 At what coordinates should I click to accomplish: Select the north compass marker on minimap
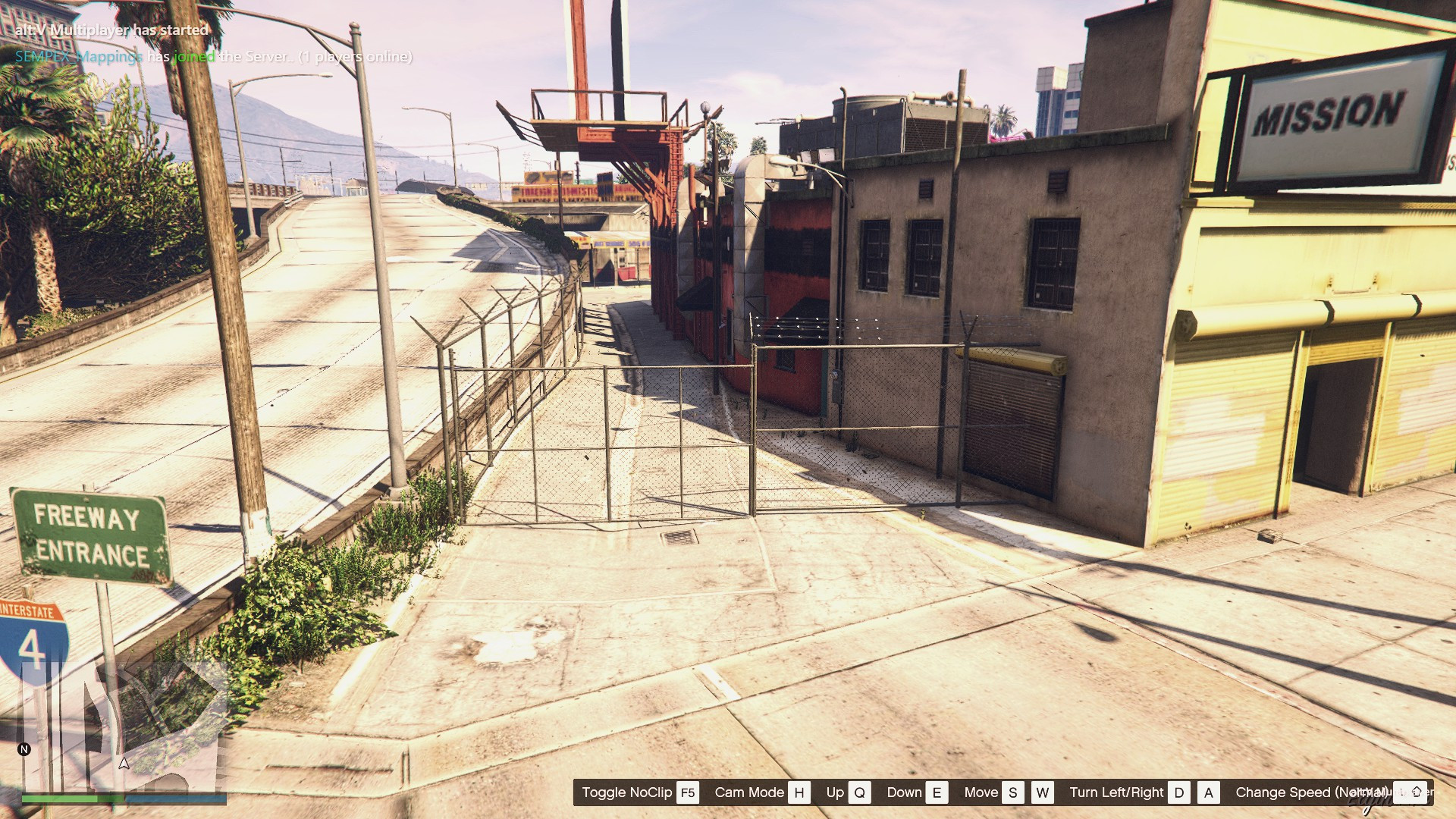point(24,749)
